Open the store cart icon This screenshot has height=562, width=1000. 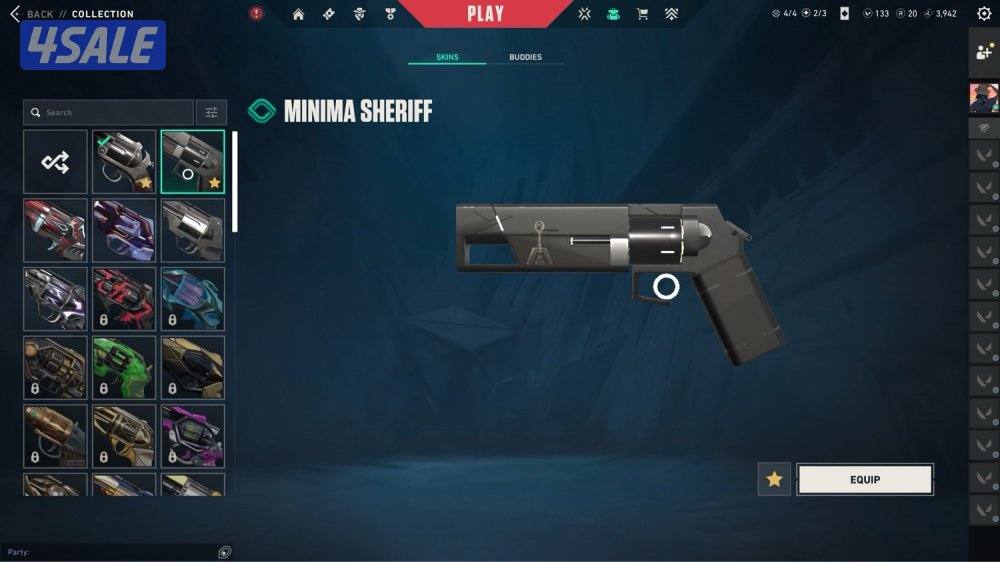tap(642, 14)
